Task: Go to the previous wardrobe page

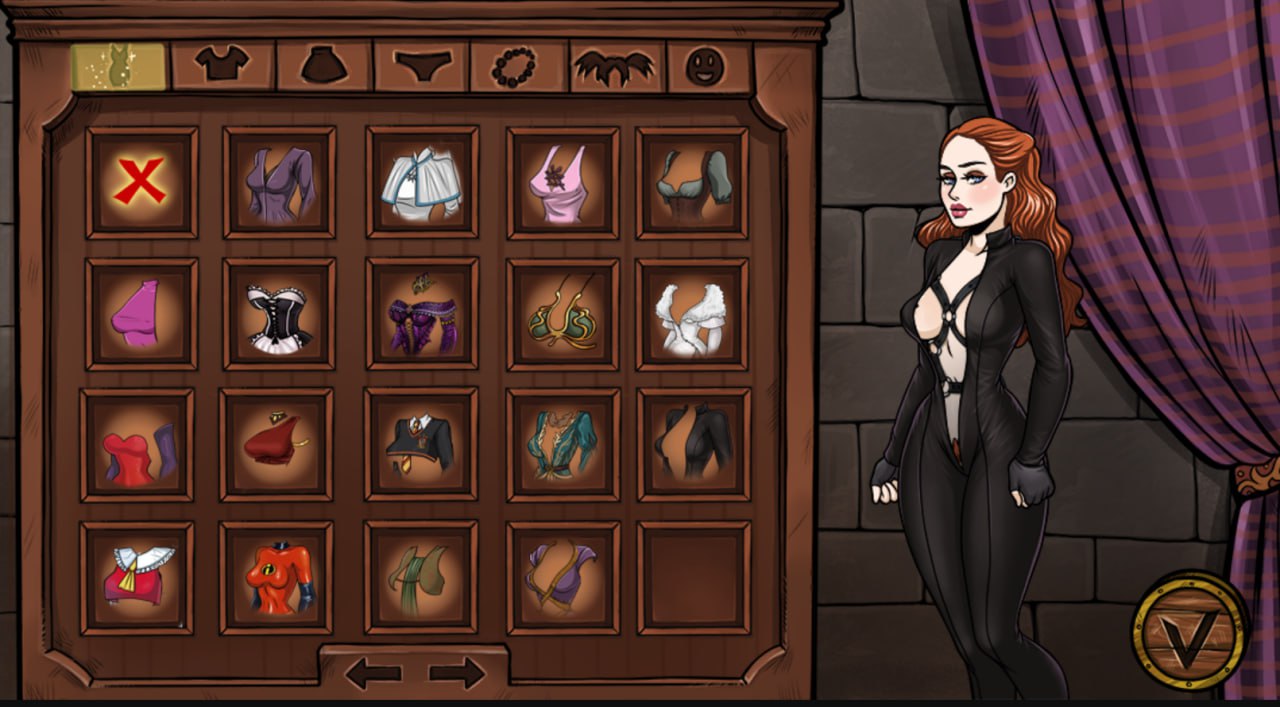Action: pos(373,673)
